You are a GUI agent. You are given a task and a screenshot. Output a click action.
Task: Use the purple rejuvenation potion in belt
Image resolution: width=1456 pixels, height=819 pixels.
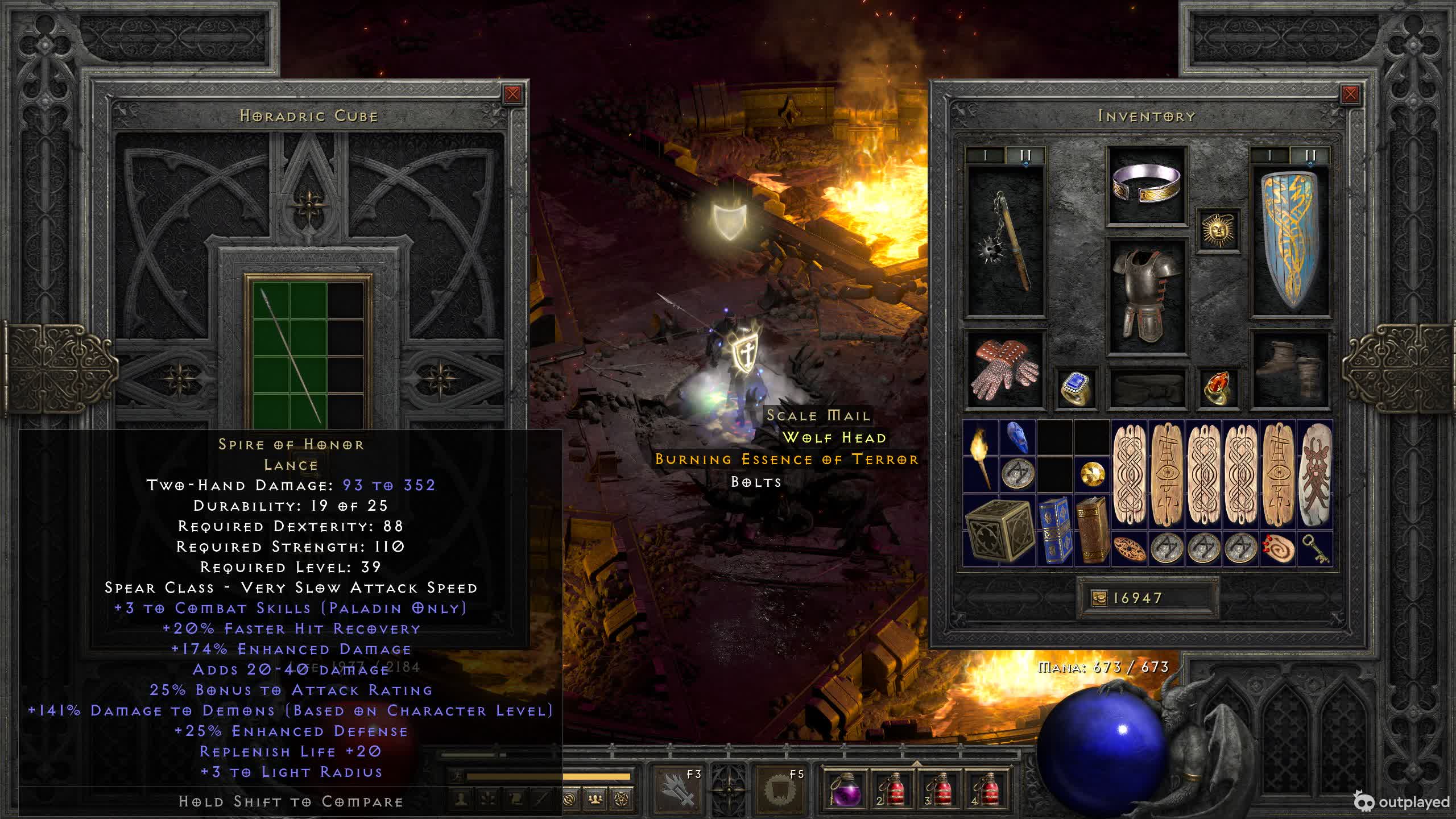[845, 790]
